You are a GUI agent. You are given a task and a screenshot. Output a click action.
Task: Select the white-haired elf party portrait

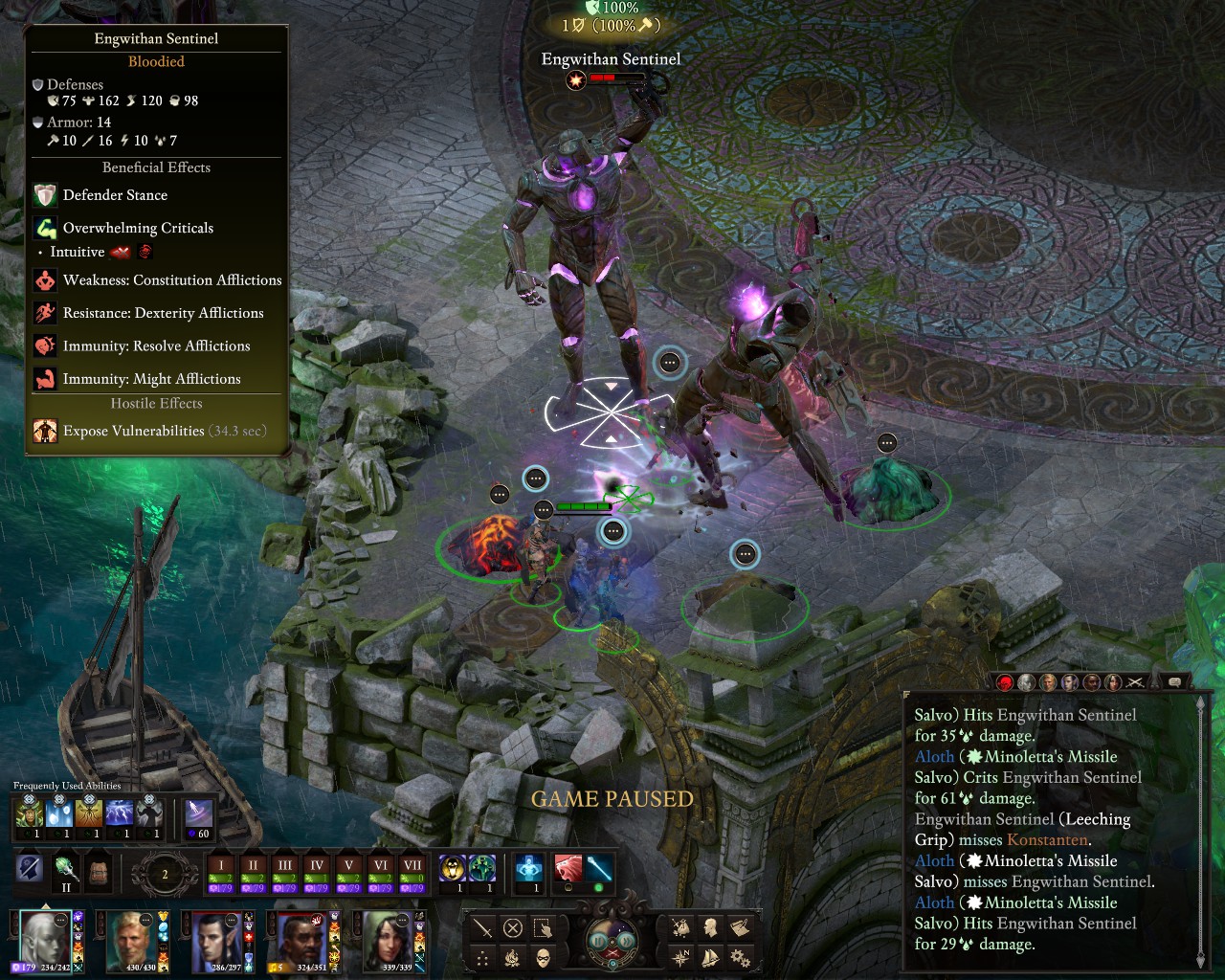tap(45, 939)
